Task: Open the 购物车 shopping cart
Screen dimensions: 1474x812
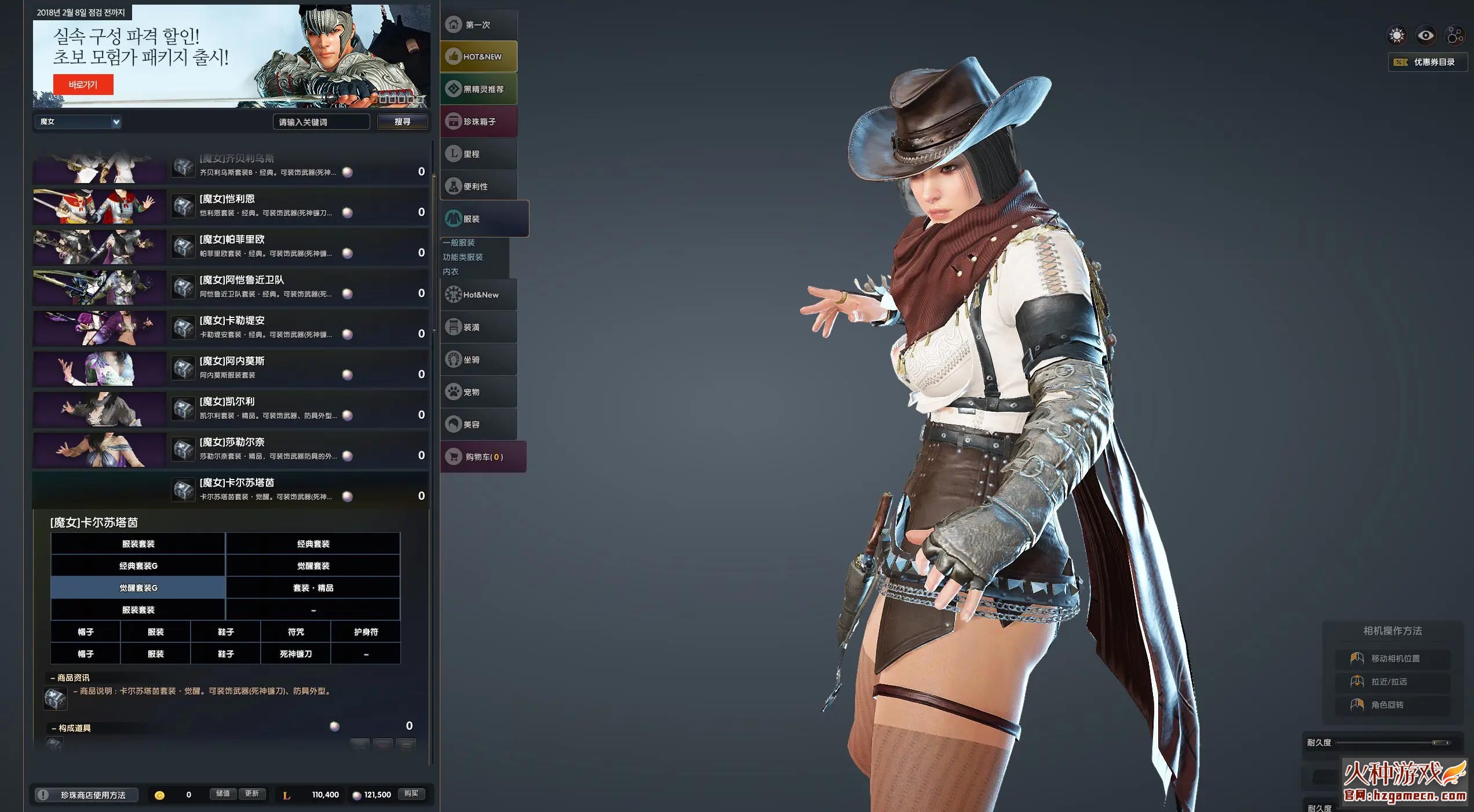Action: 483,457
